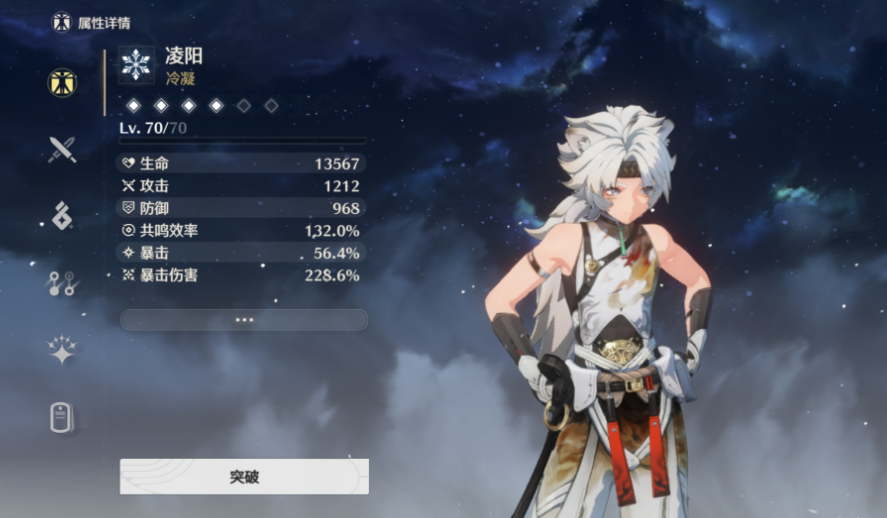The height and width of the screenshot is (518, 887).
Task: Open the skill tree nodes tab
Action: tap(63, 283)
